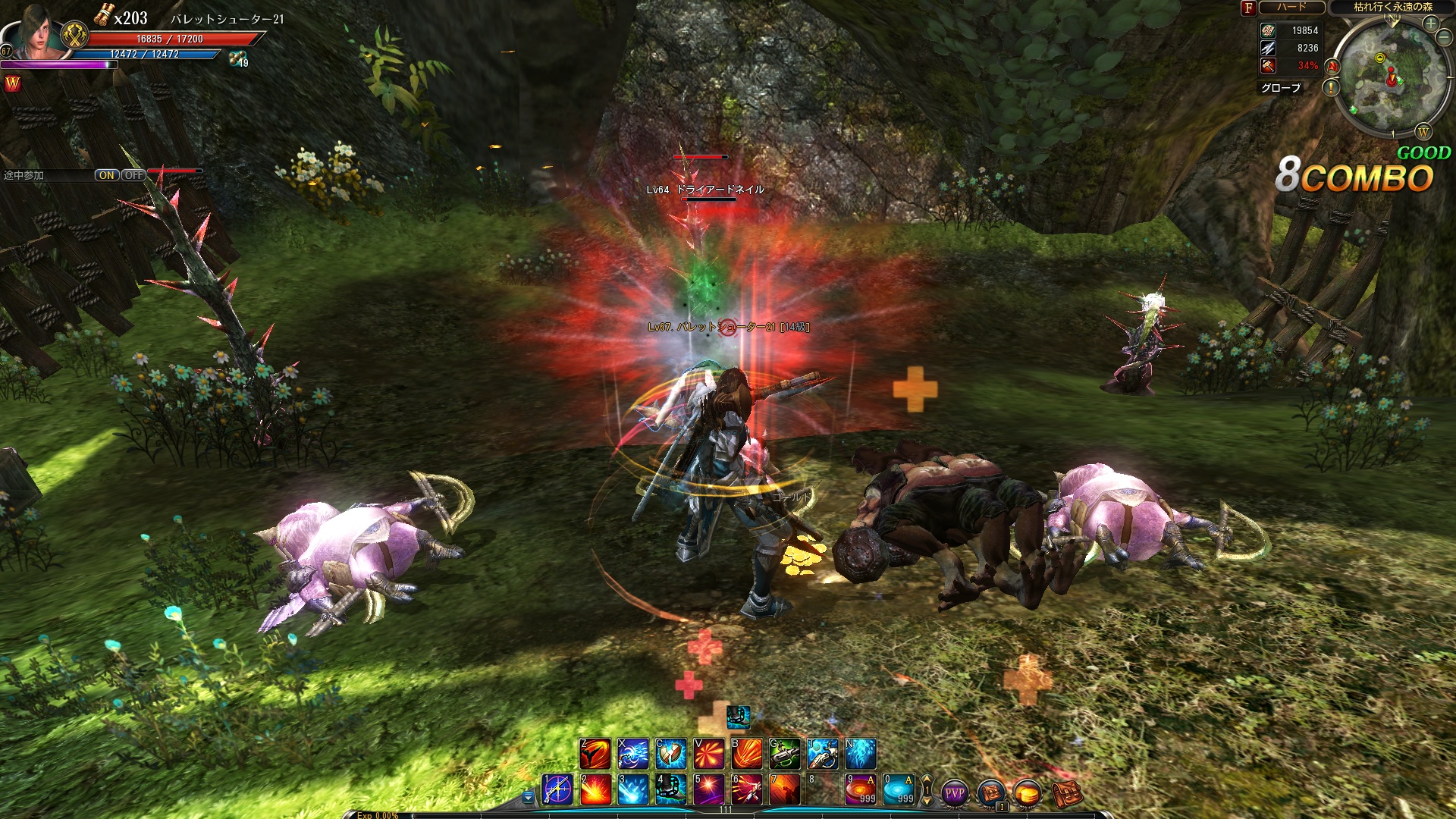Turn mid-join OFF
Viewport: 1456px width, 819px height.
click(133, 175)
